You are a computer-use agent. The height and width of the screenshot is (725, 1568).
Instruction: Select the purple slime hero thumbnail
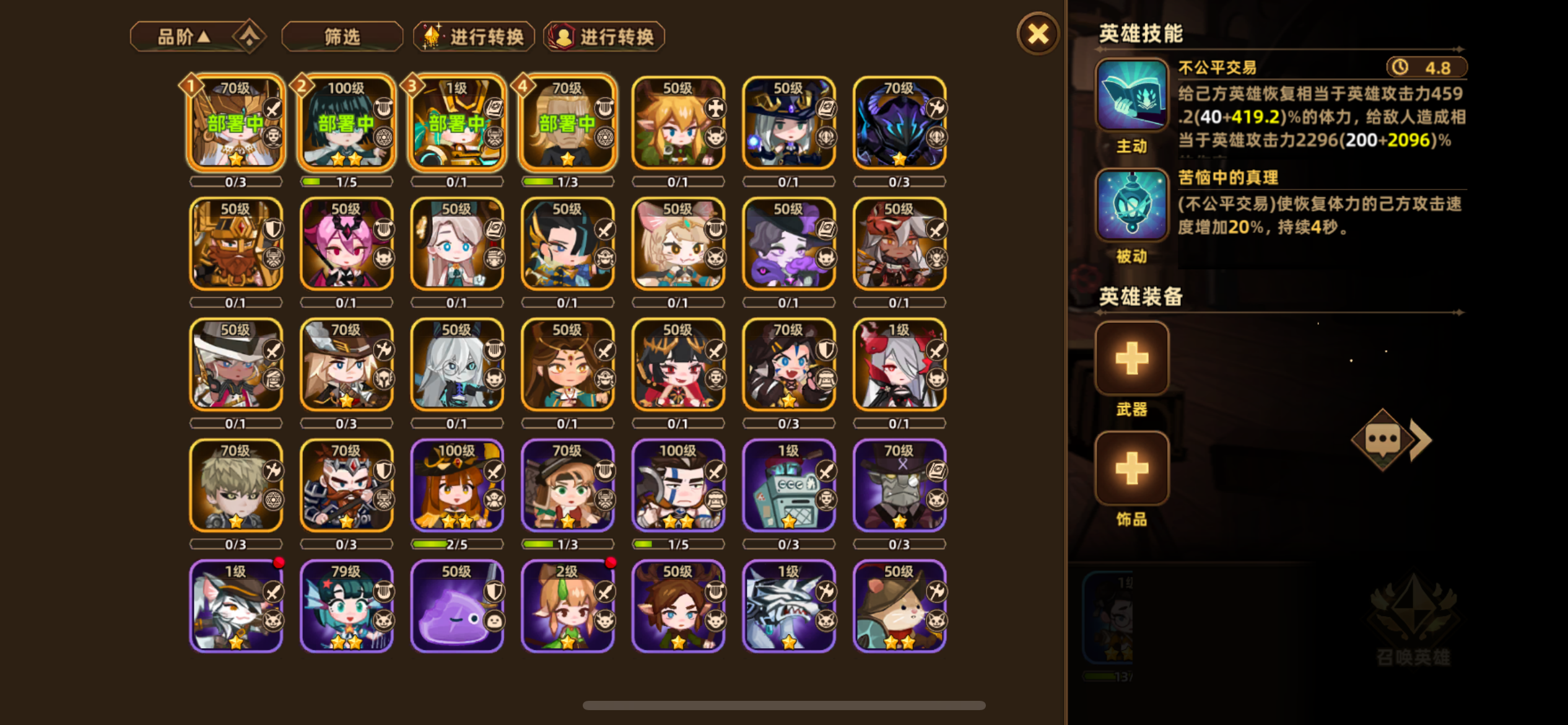[457, 604]
